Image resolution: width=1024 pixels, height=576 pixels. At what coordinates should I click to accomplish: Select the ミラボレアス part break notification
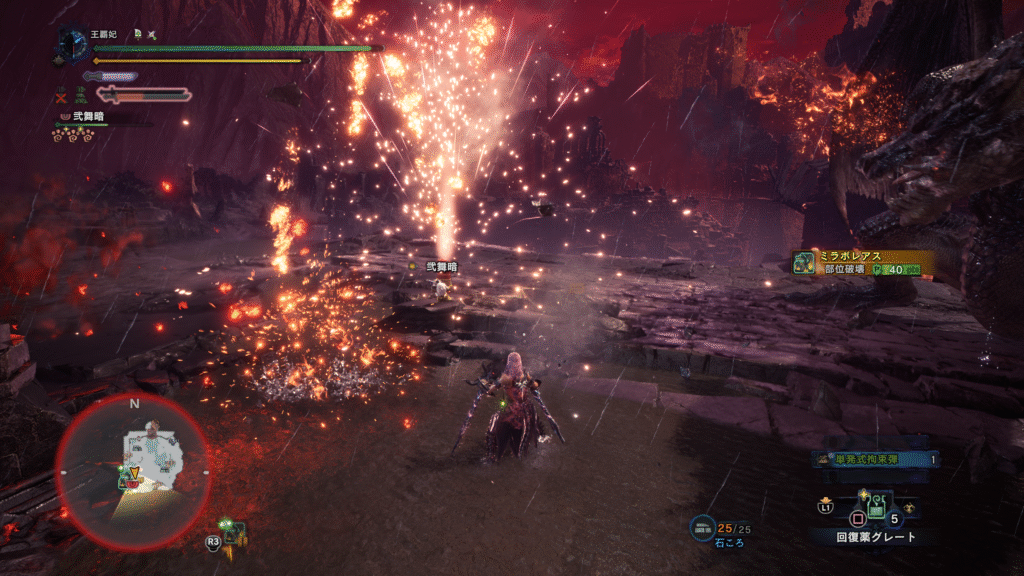pos(862,262)
